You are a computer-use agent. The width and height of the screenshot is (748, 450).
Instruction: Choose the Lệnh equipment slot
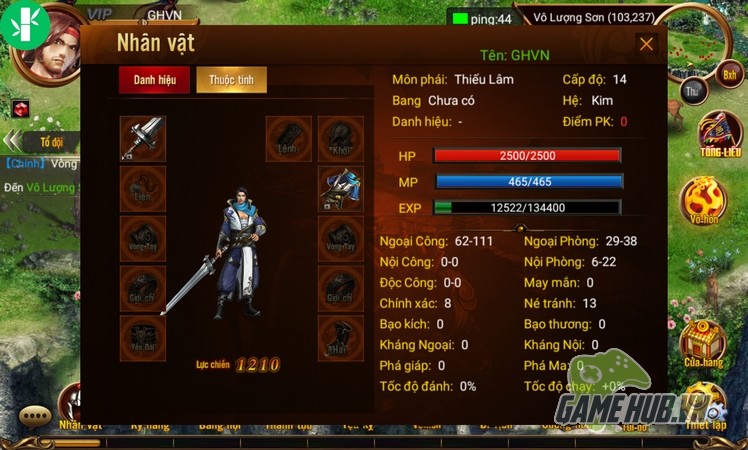click(x=288, y=139)
